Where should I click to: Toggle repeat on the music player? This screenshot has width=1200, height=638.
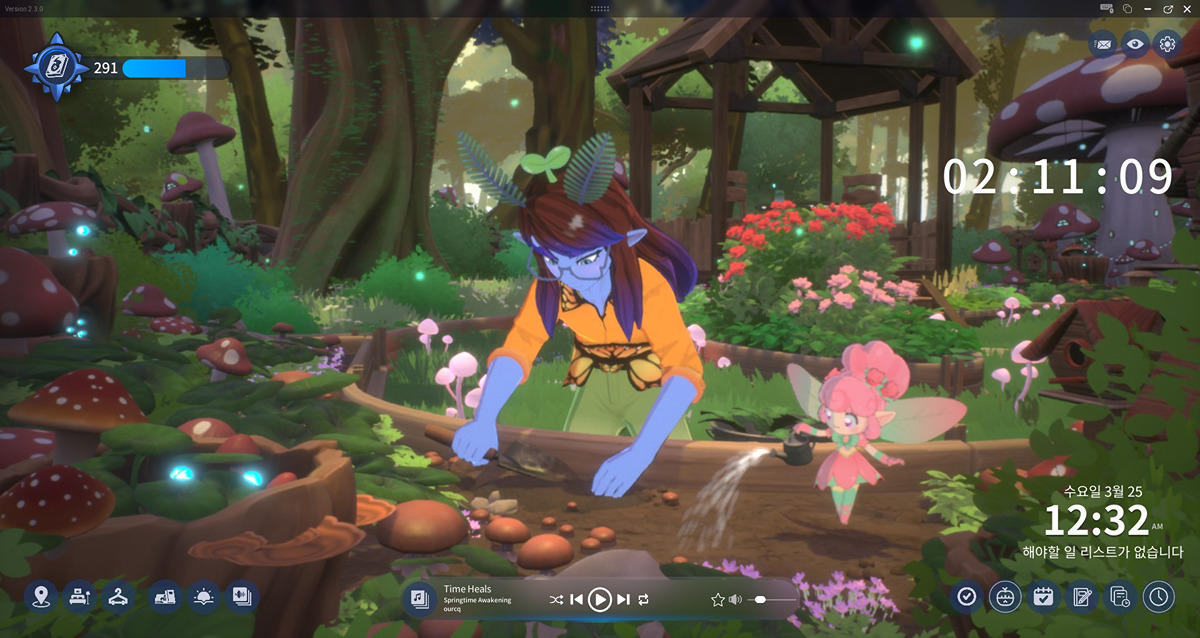click(643, 599)
